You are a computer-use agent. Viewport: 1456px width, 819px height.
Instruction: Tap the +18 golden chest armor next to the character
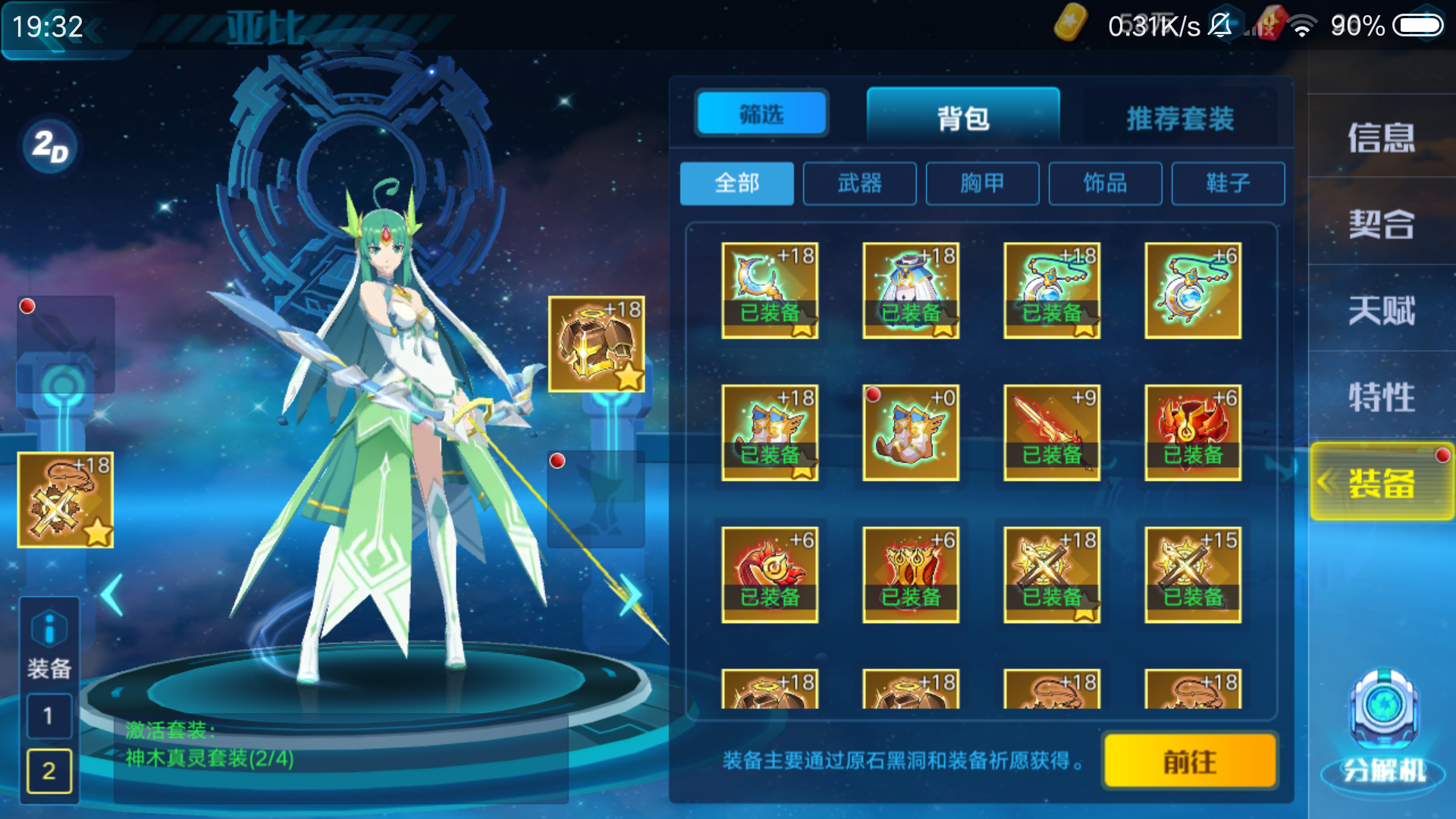point(597,345)
